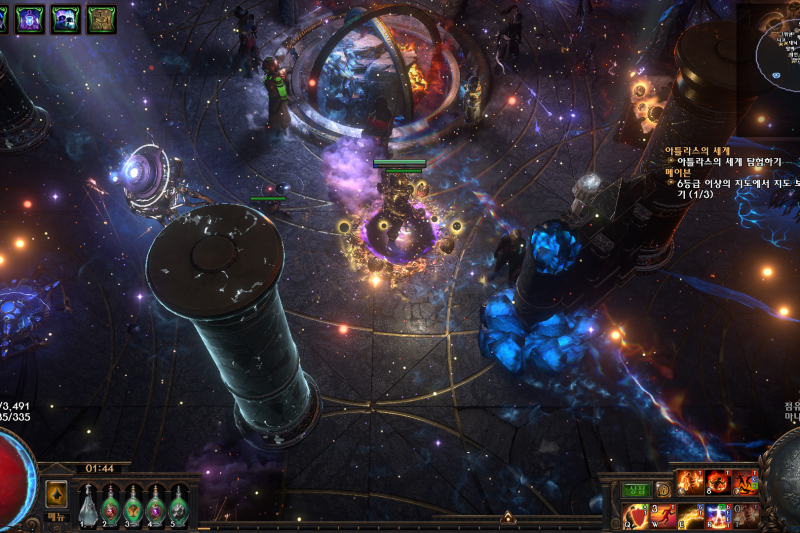This screenshot has width=800, height=533.
Task: Activate the glowing white figure skill on R
Action: coord(718,517)
